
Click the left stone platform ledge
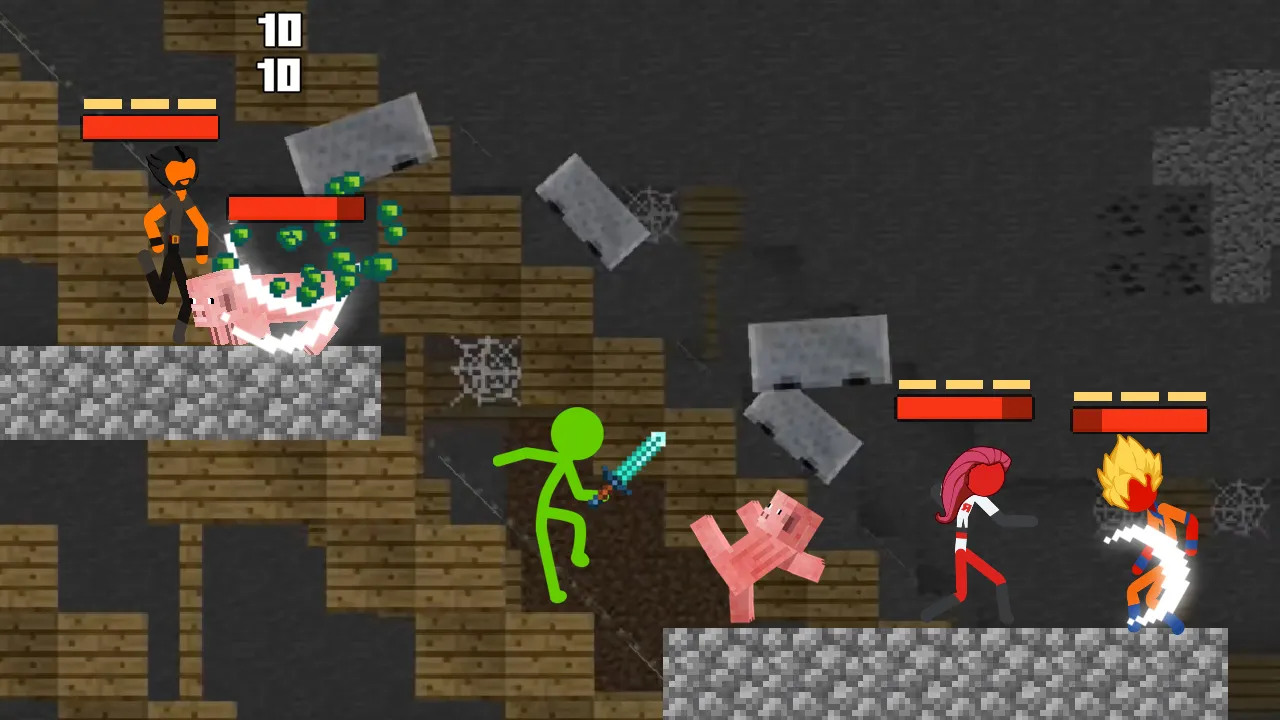click(190, 390)
